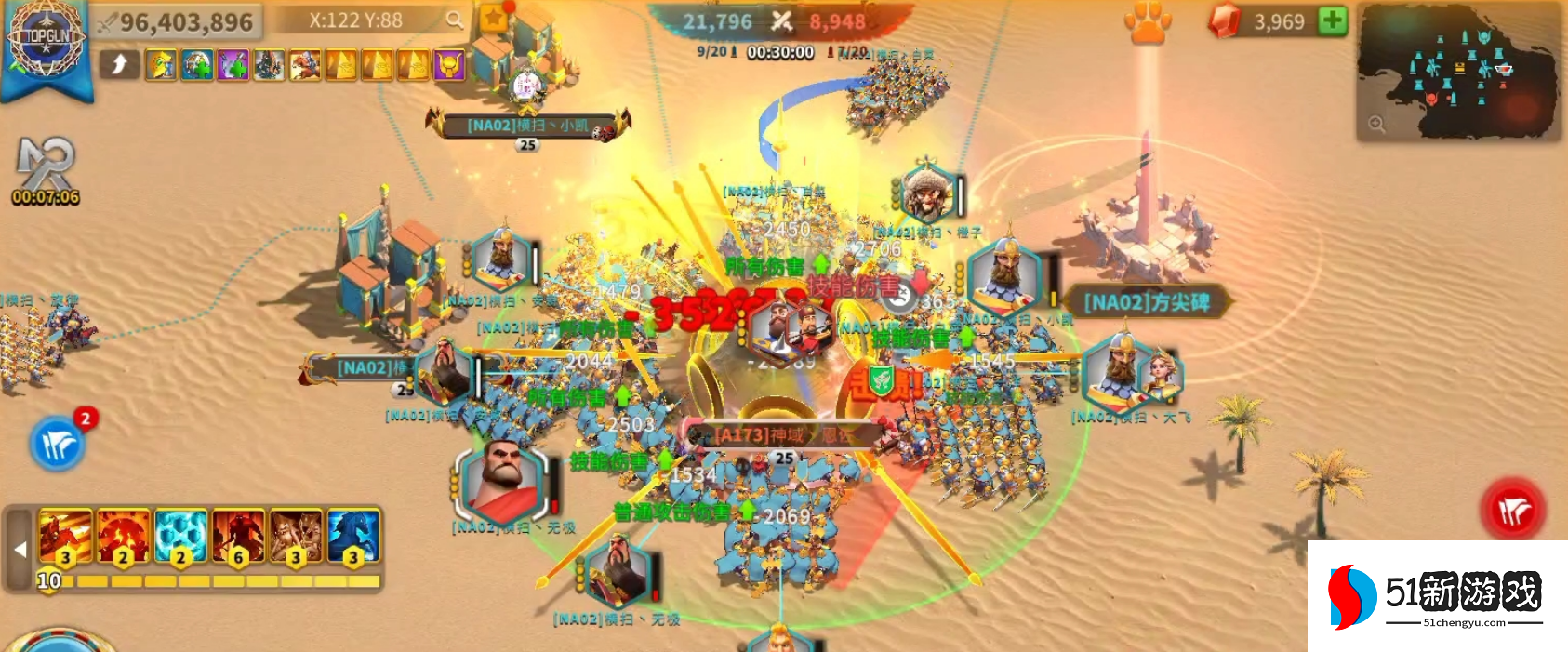Screen dimensions: 1568x652
Task: Click the red troop flag button
Action: (1513, 509)
